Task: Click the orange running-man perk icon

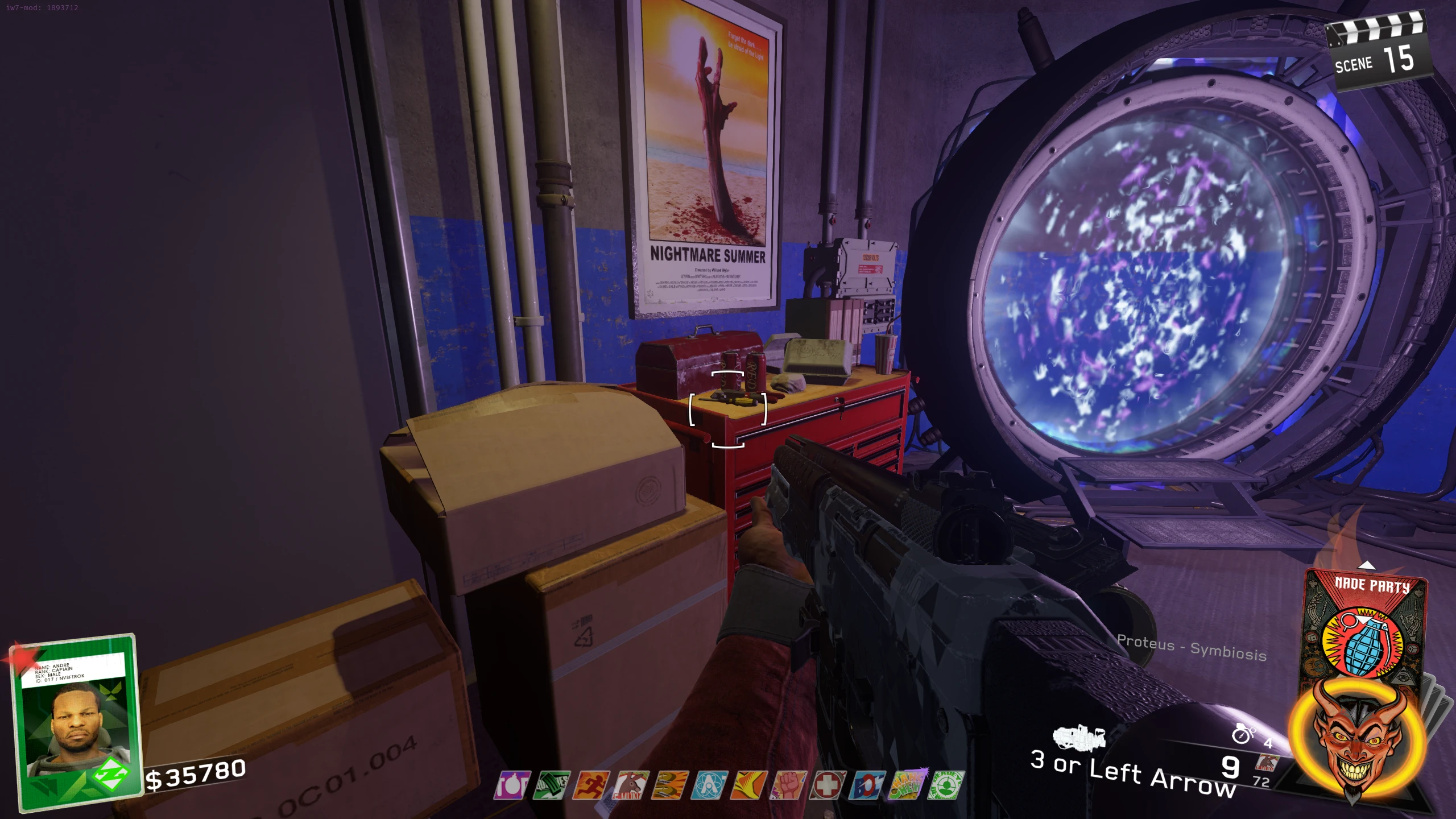Action: [x=591, y=785]
